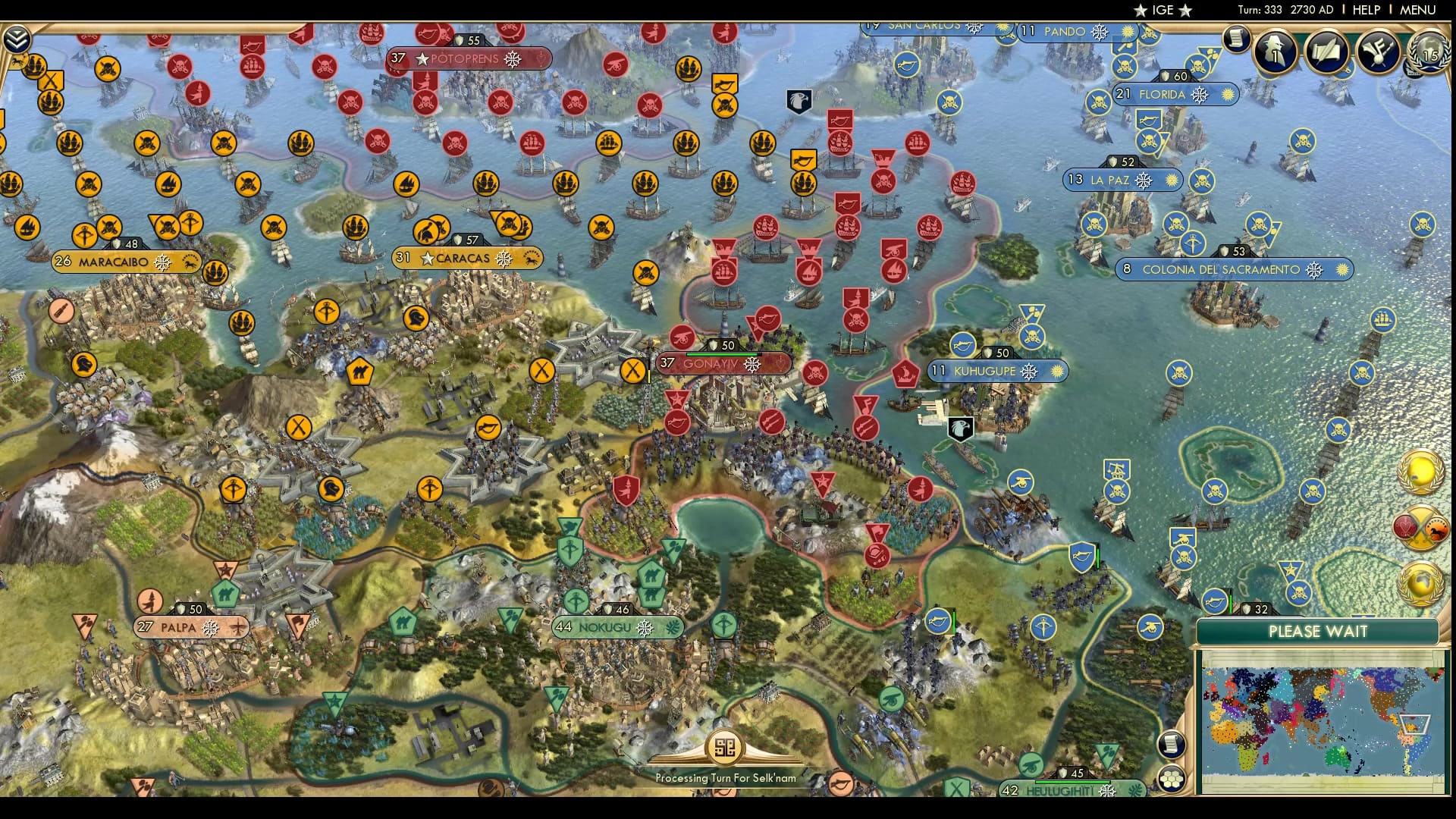Click Gonayiv's green health bar

pos(720,354)
